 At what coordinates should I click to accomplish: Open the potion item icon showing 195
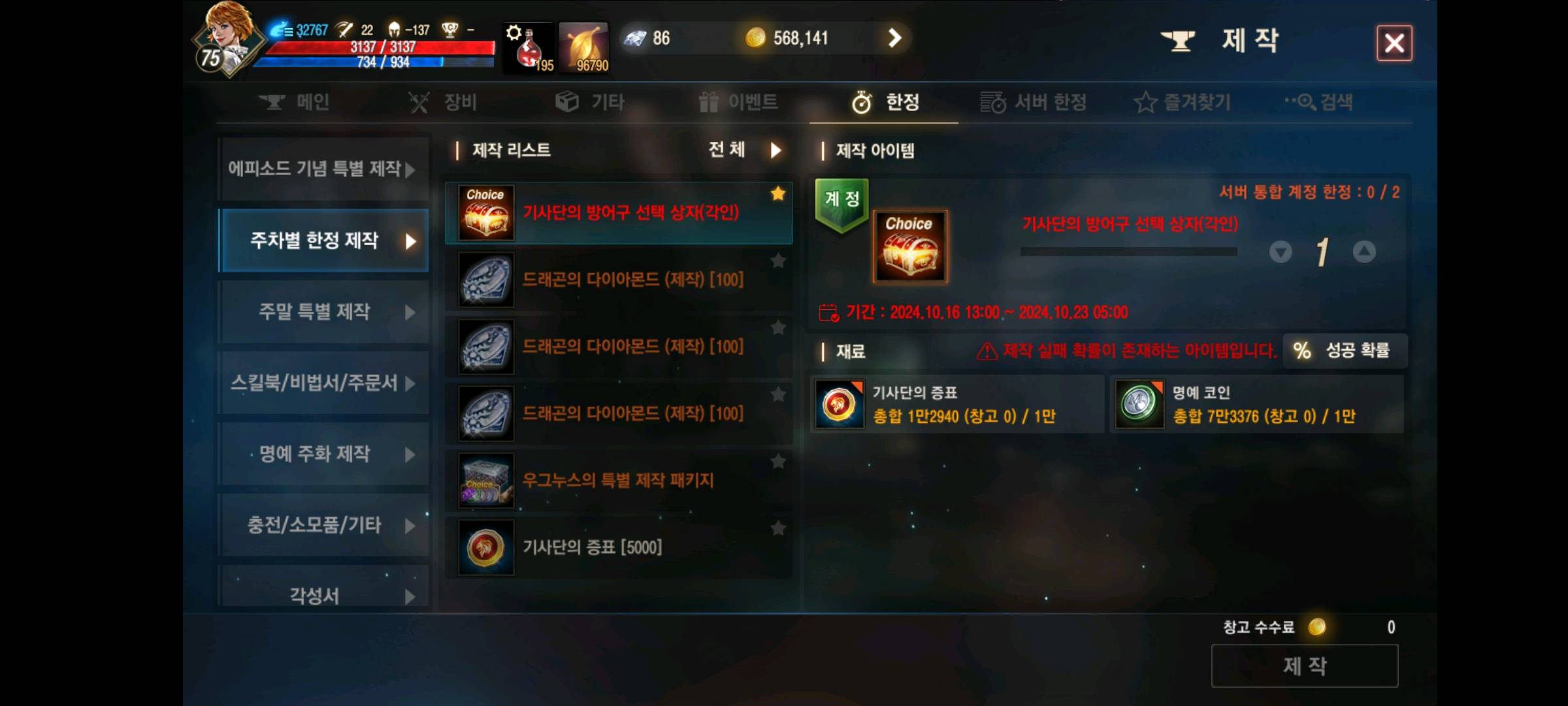point(528,47)
